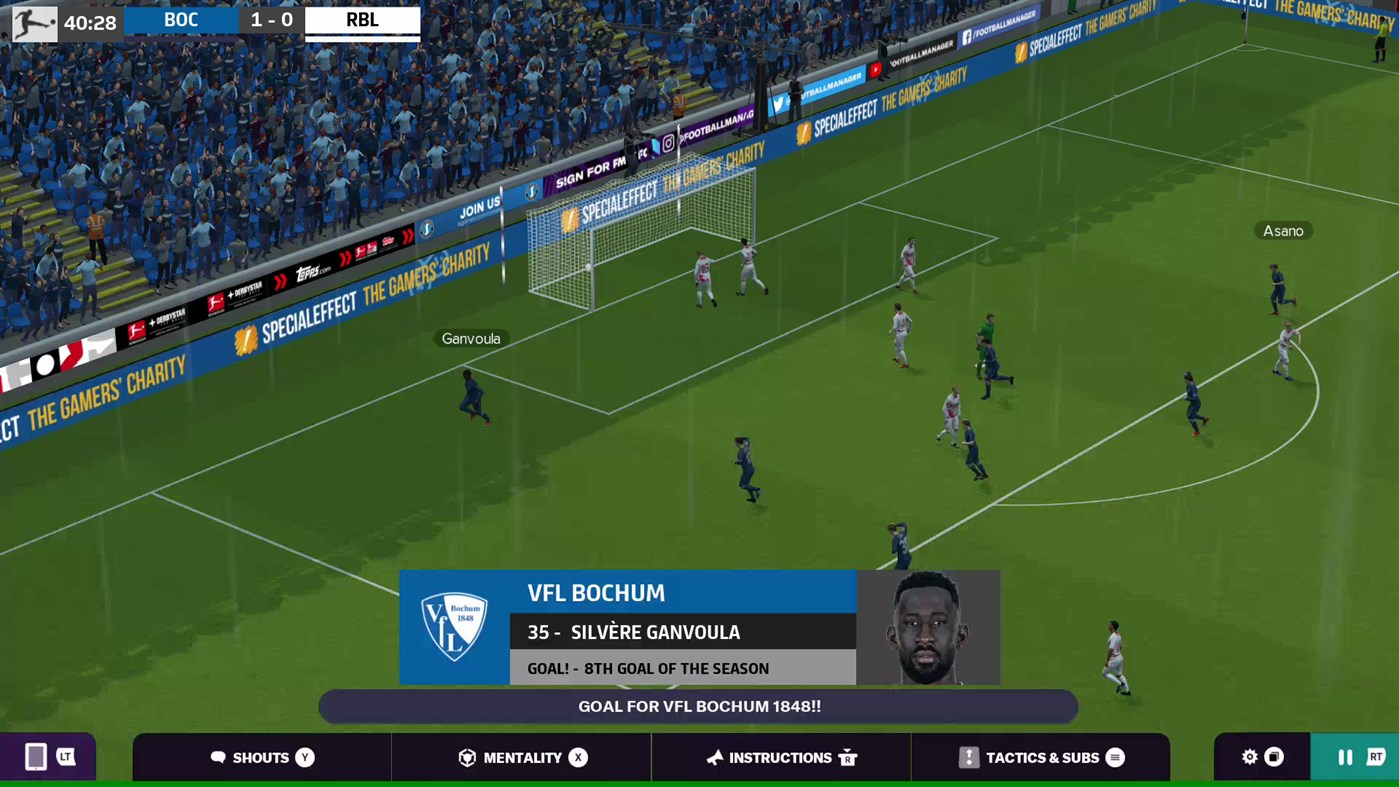The image size is (1399, 787).
Task: Select the Tactics & Subs substitution arrow icon
Action: coord(968,757)
